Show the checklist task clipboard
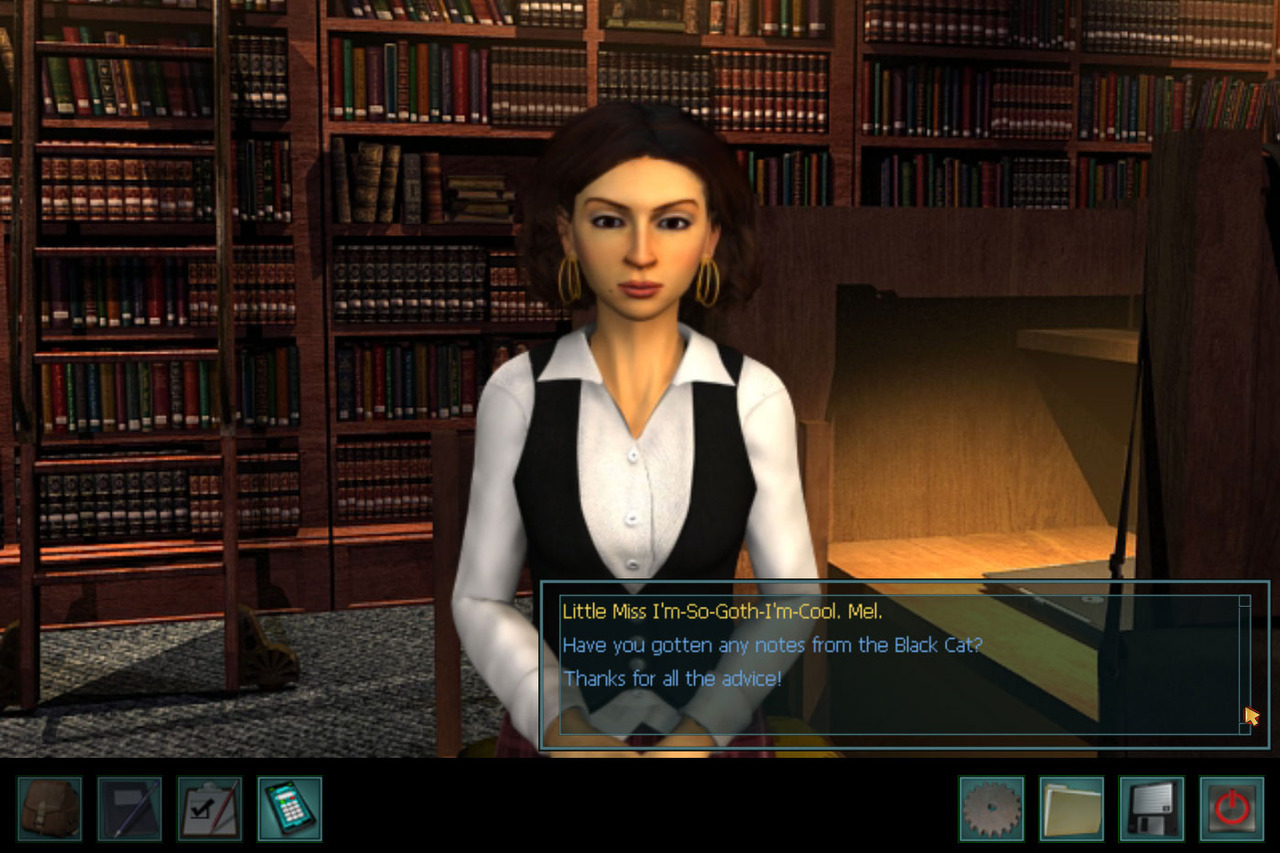The height and width of the screenshot is (853, 1280). (210, 808)
